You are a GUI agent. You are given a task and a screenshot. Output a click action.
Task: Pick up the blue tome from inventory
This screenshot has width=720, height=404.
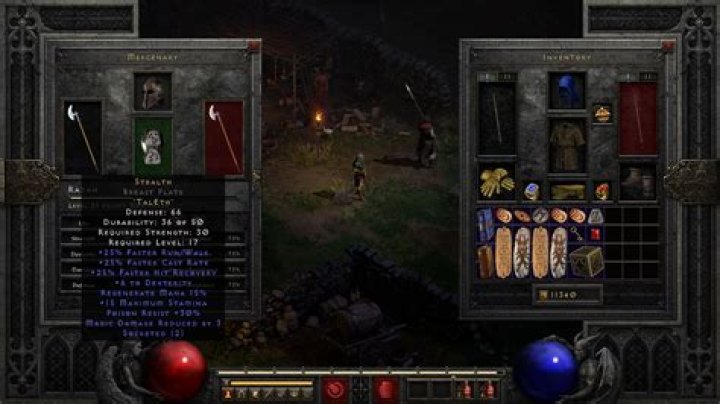pos(486,222)
